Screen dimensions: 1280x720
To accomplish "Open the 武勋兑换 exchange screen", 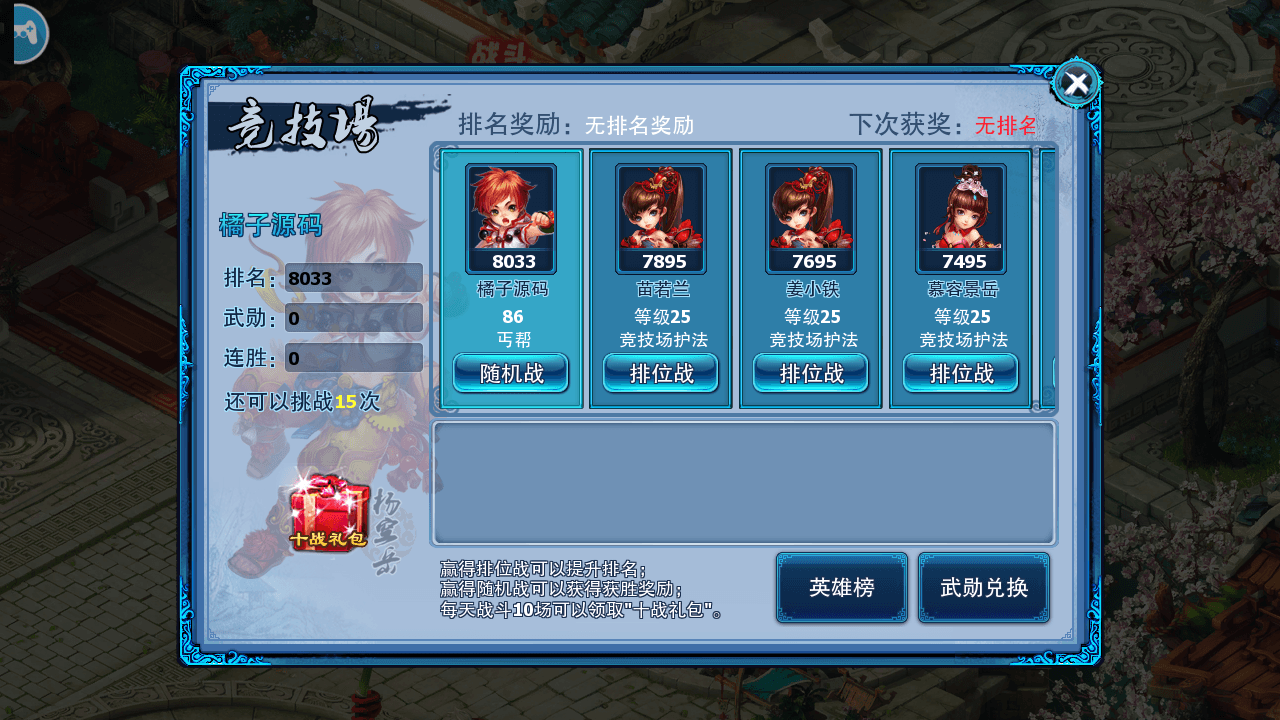I will pos(984,588).
